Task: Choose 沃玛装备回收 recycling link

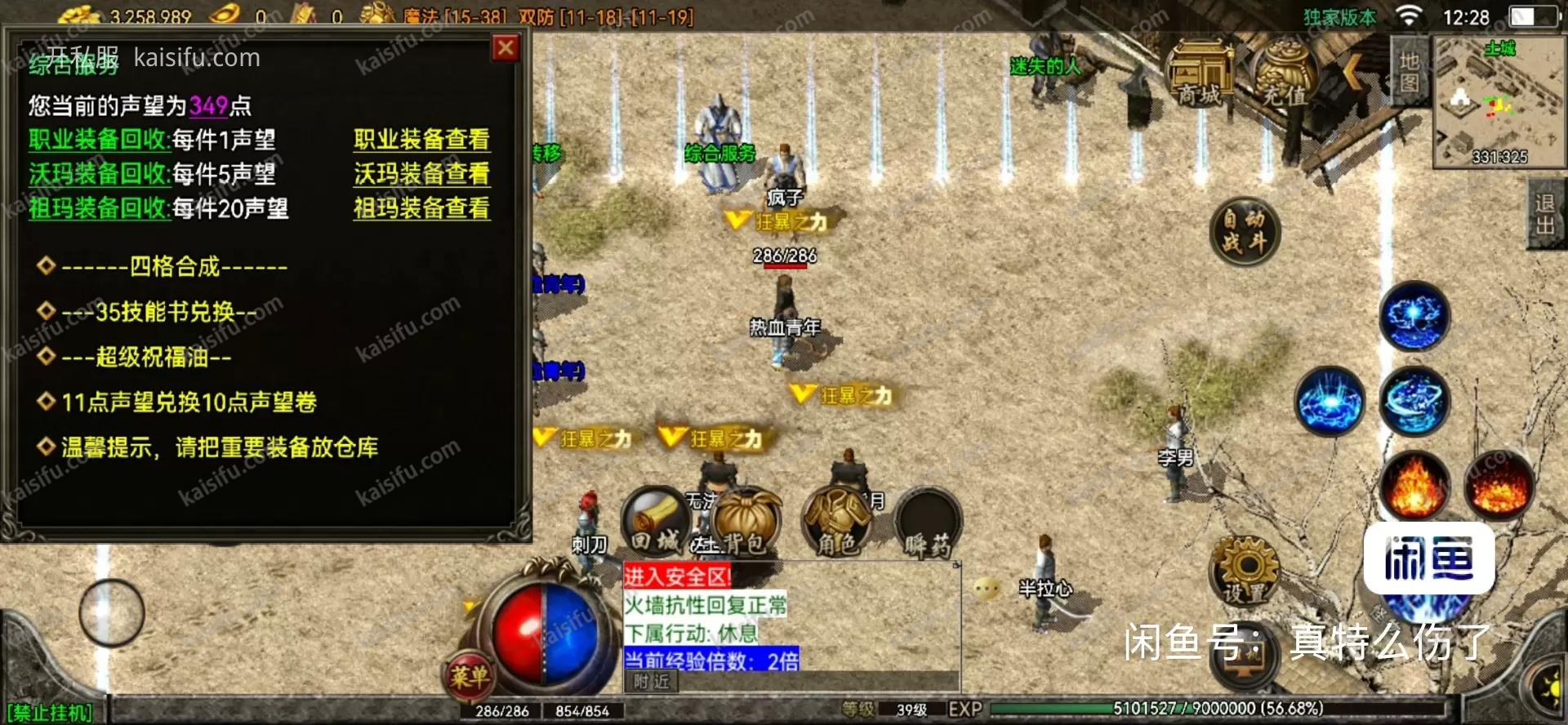Action: [x=99, y=174]
